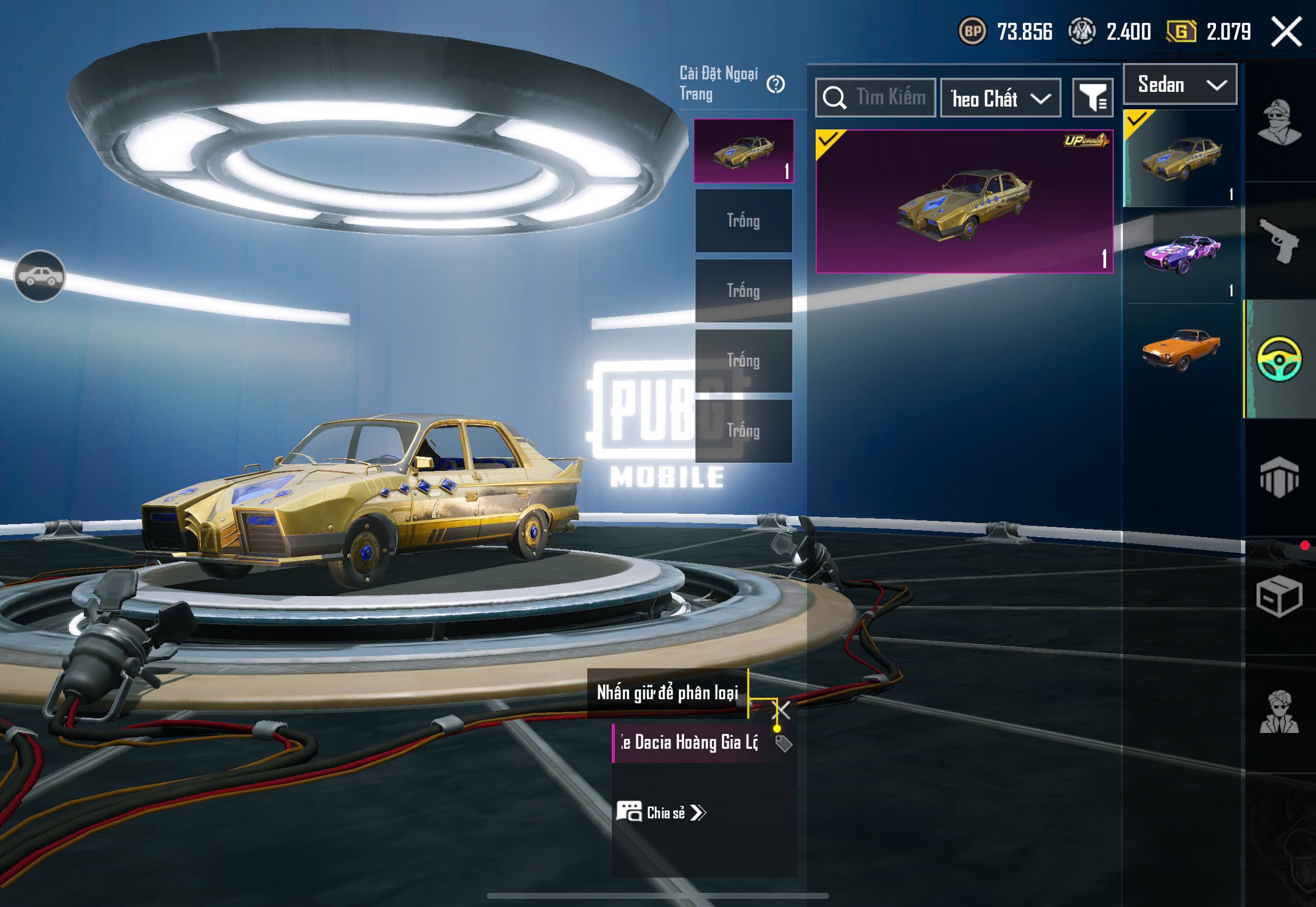Switch to the character outfit tab

(x=1279, y=123)
